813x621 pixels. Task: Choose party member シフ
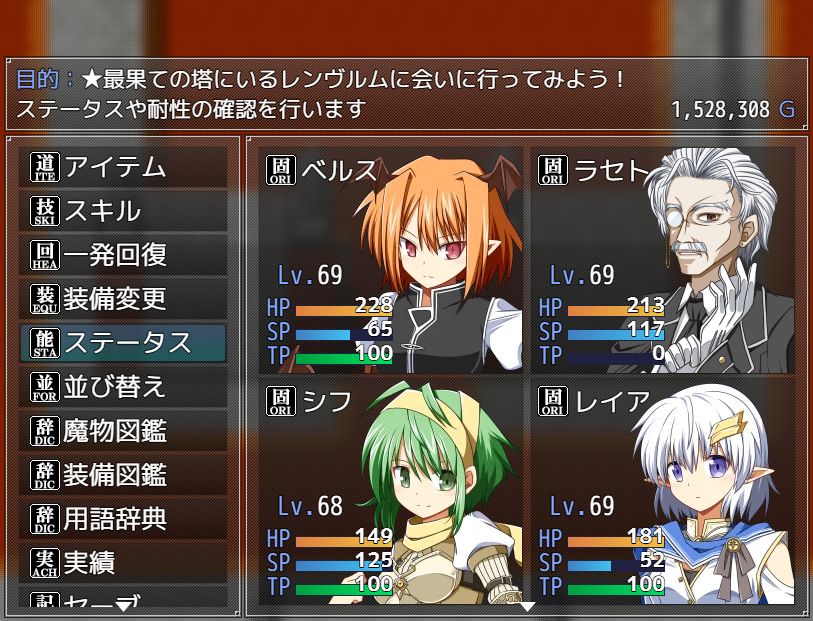point(391,491)
